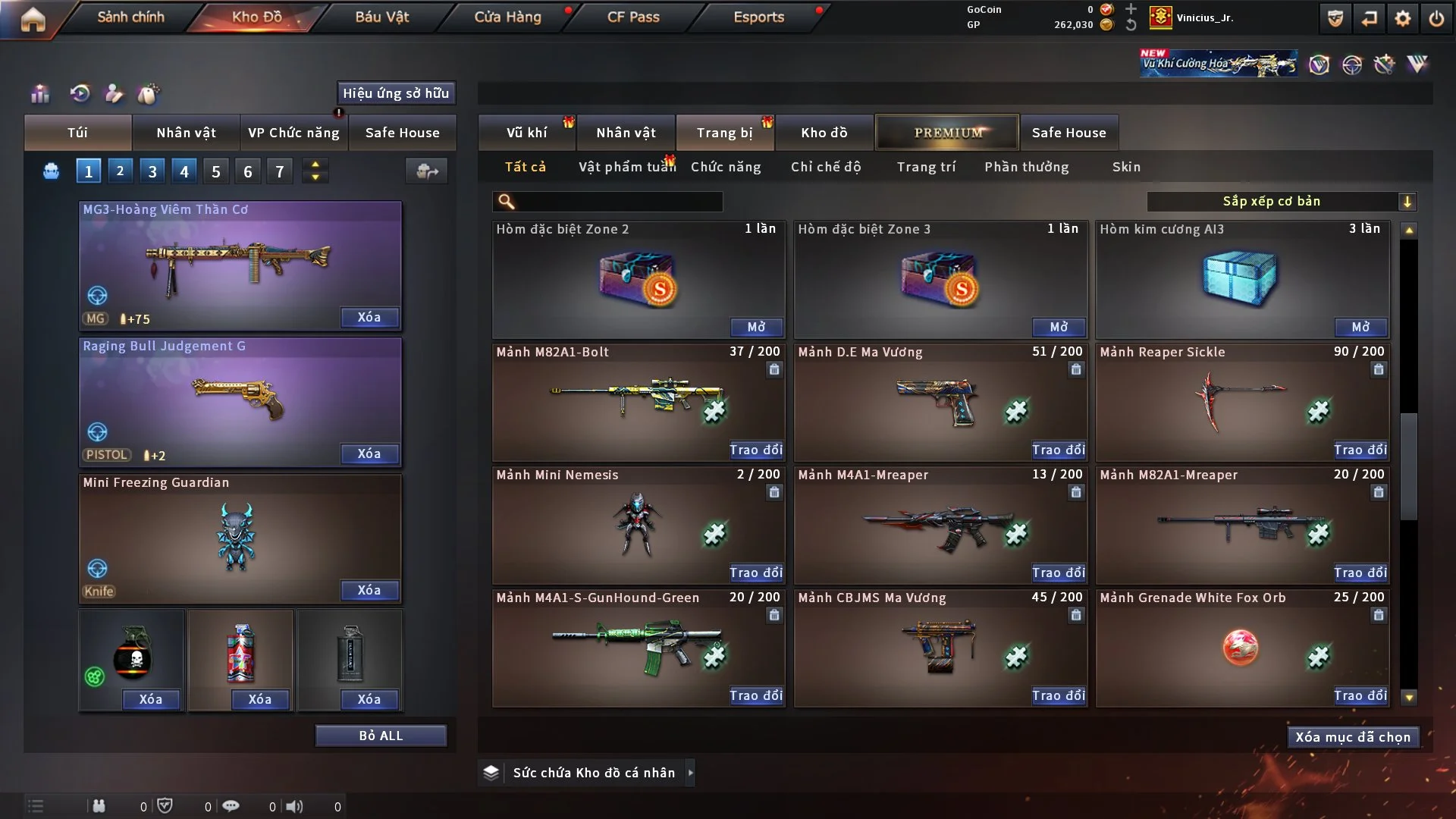Open the Sảnh chính lobby tab

point(130,17)
